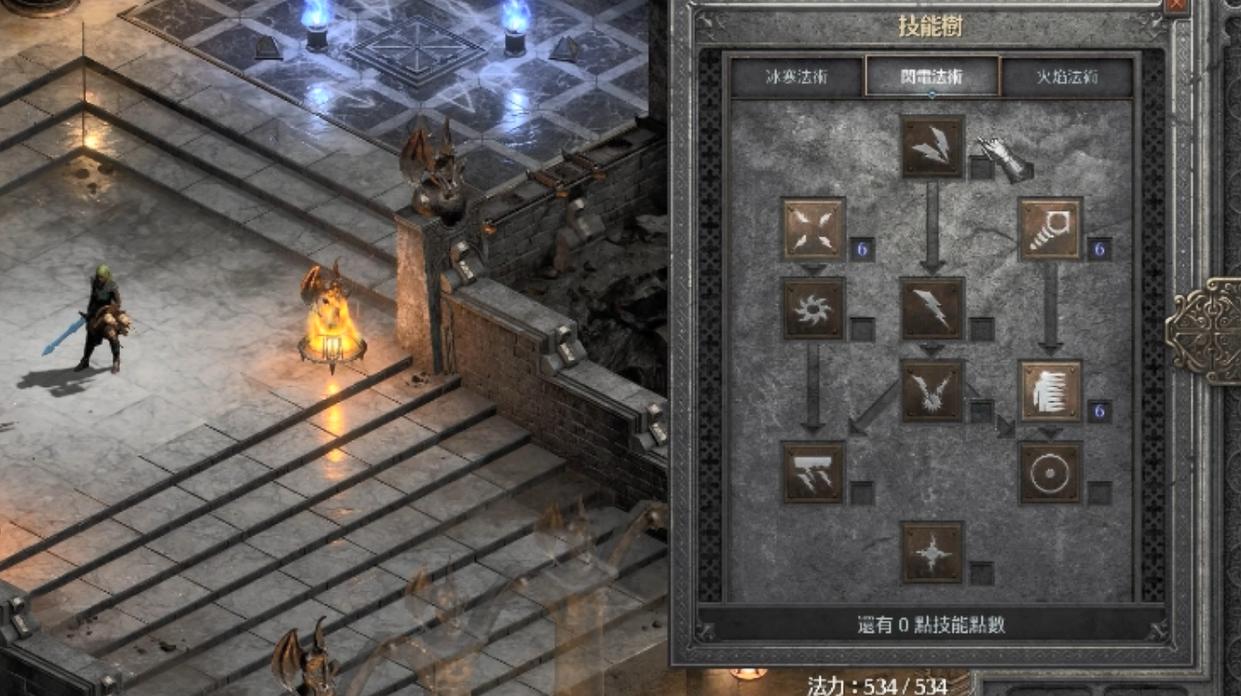Select the Lightning Mastery skill icon
Screen dimensions: 1241x696
932,552
